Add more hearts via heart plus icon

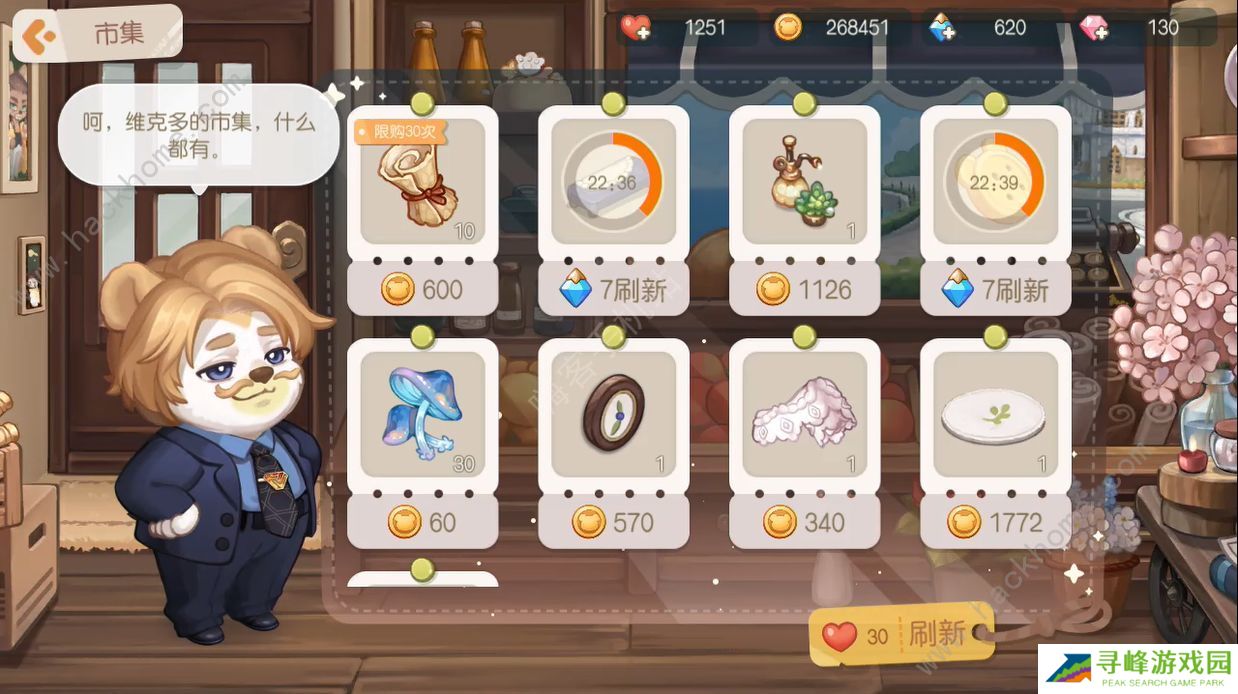pyautogui.click(x=636, y=28)
